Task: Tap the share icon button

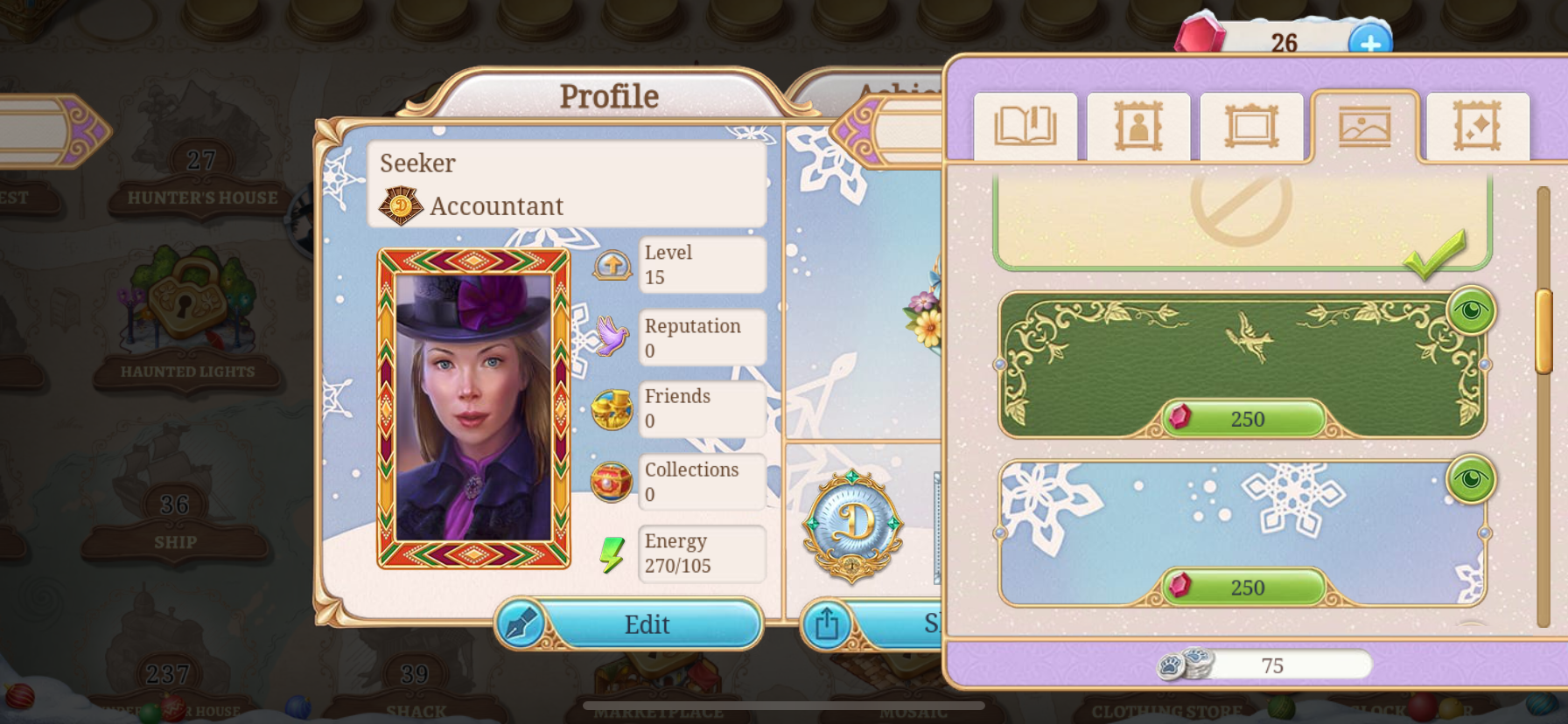Action: coord(826,624)
